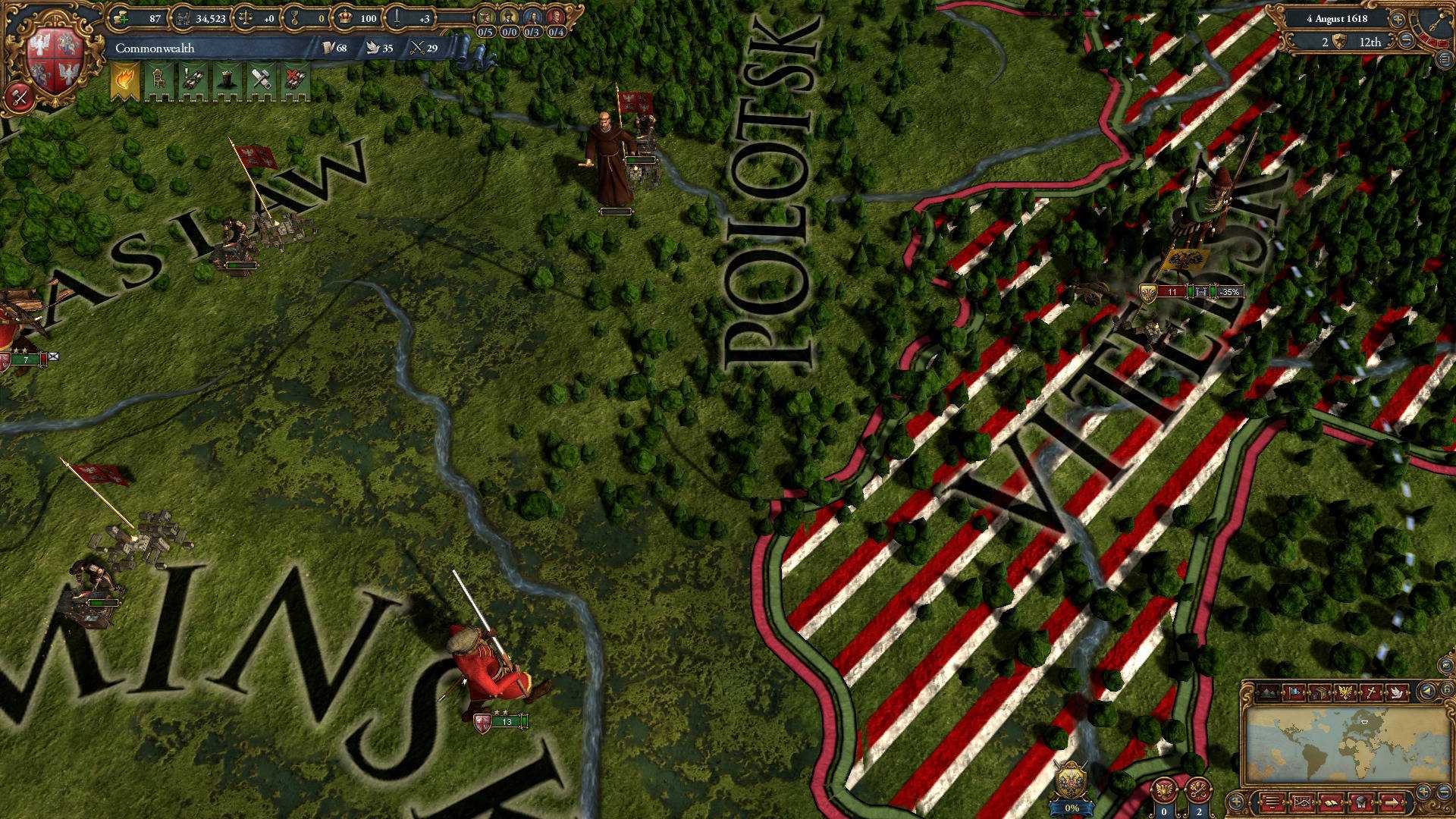
Task: Open the ledger from the bottom bar
Action: tap(1273, 801)
